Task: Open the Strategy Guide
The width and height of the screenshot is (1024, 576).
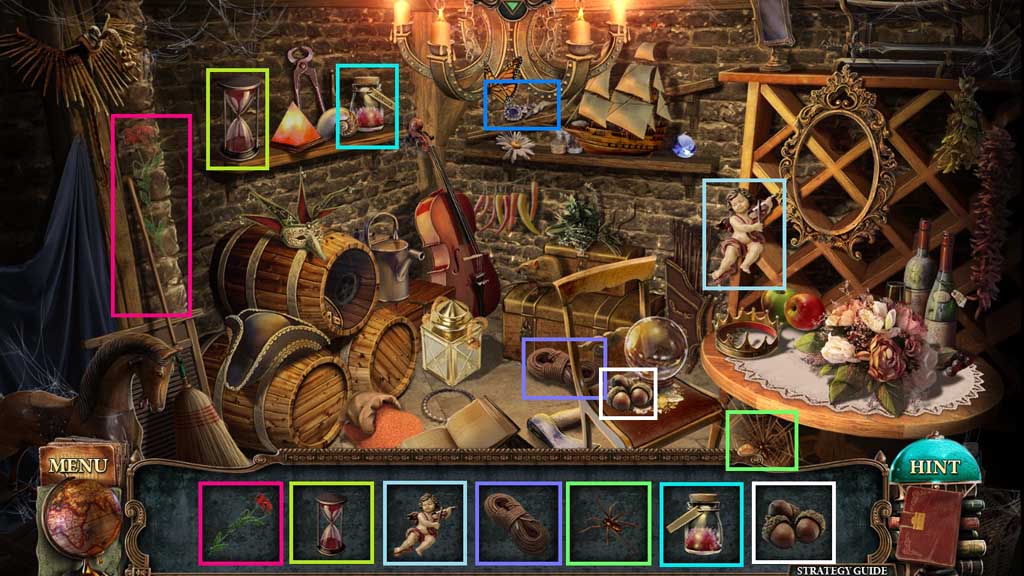Action: click(x=841, y=570)
